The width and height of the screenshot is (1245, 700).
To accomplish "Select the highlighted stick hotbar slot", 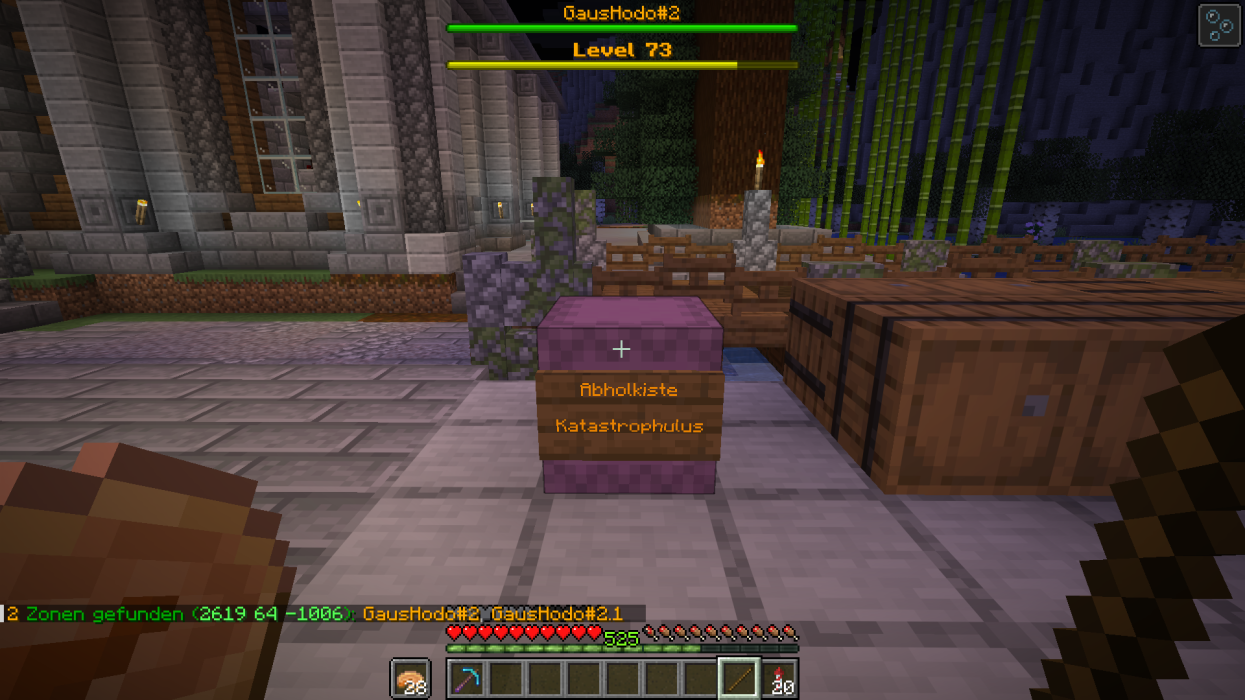I will [x=739, y=679].
